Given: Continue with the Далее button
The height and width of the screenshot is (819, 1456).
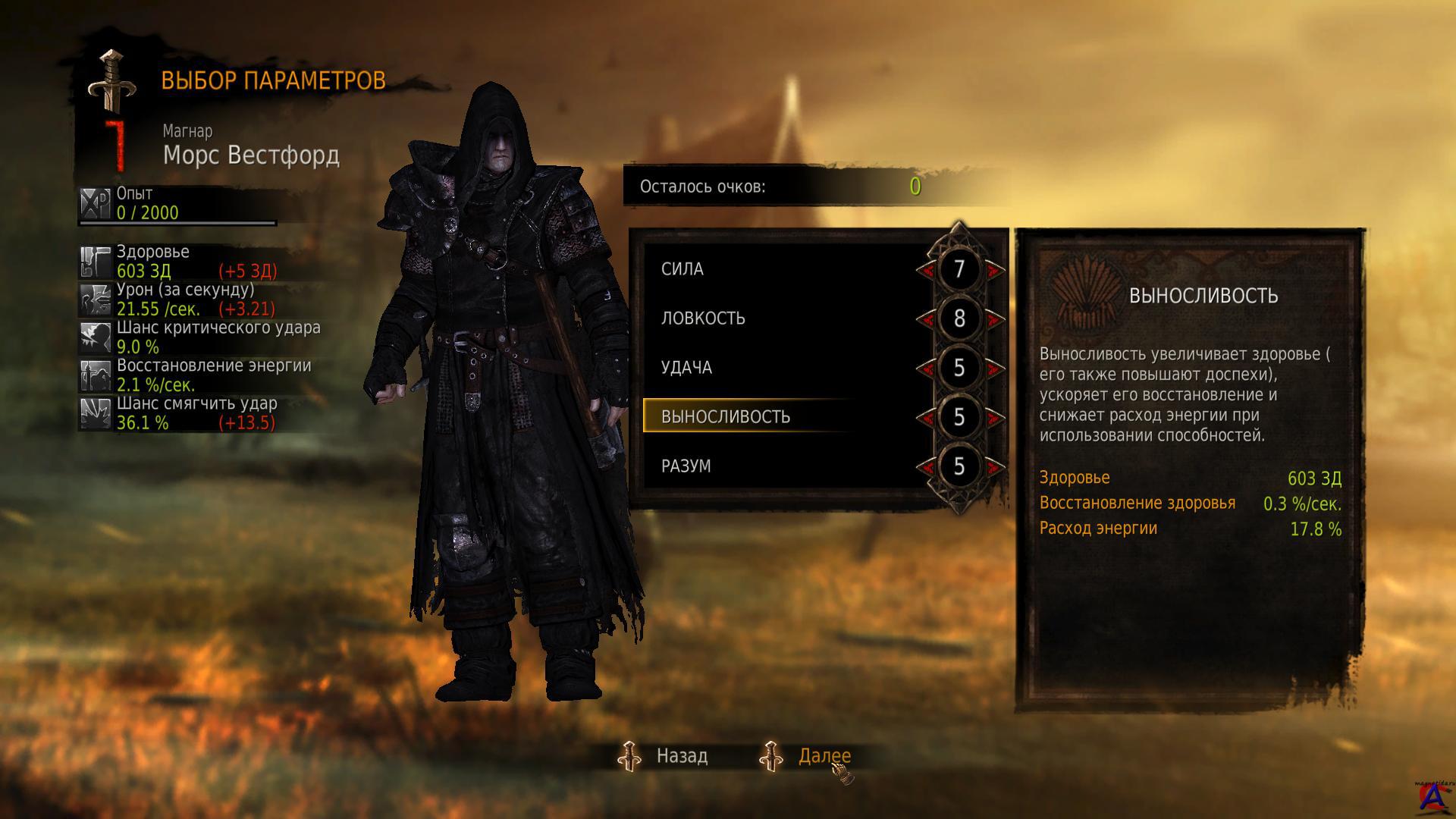Looking at the screenshot, I should [x=824, y=756].
